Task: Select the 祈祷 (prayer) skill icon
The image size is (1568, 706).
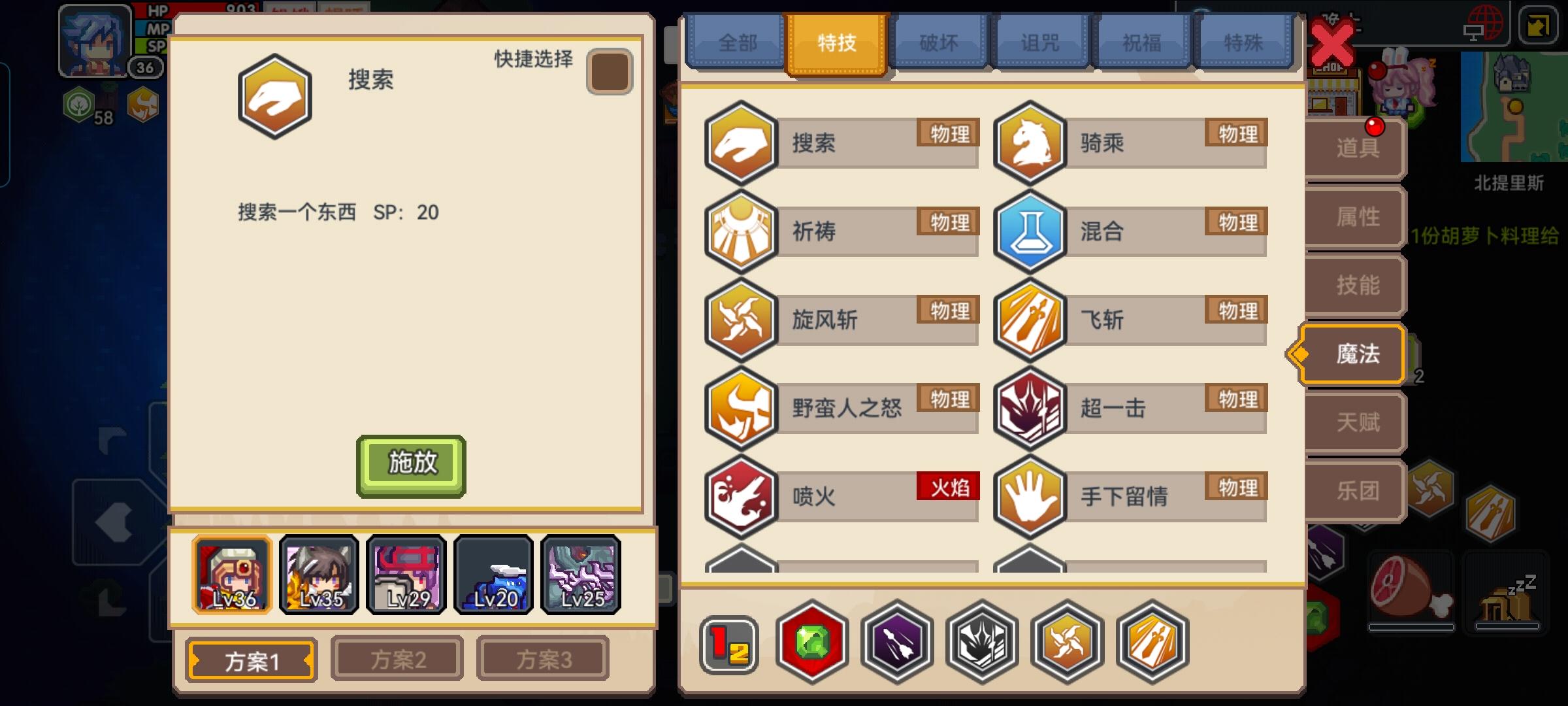Action: 742,231
